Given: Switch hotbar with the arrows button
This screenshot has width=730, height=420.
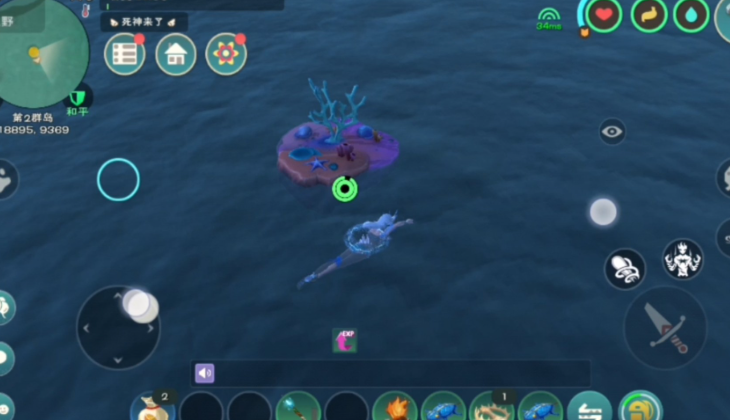Looking at the screenshot, I should [x=589, y=408].
